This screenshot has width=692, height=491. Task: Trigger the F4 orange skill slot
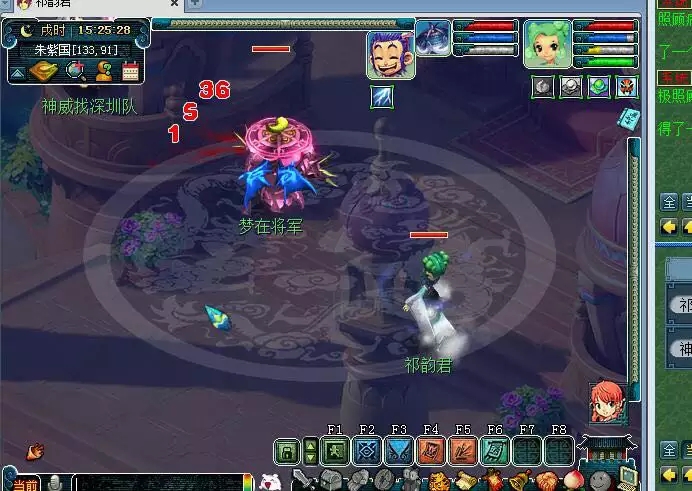pyautogui.click(x=431, y=451)
